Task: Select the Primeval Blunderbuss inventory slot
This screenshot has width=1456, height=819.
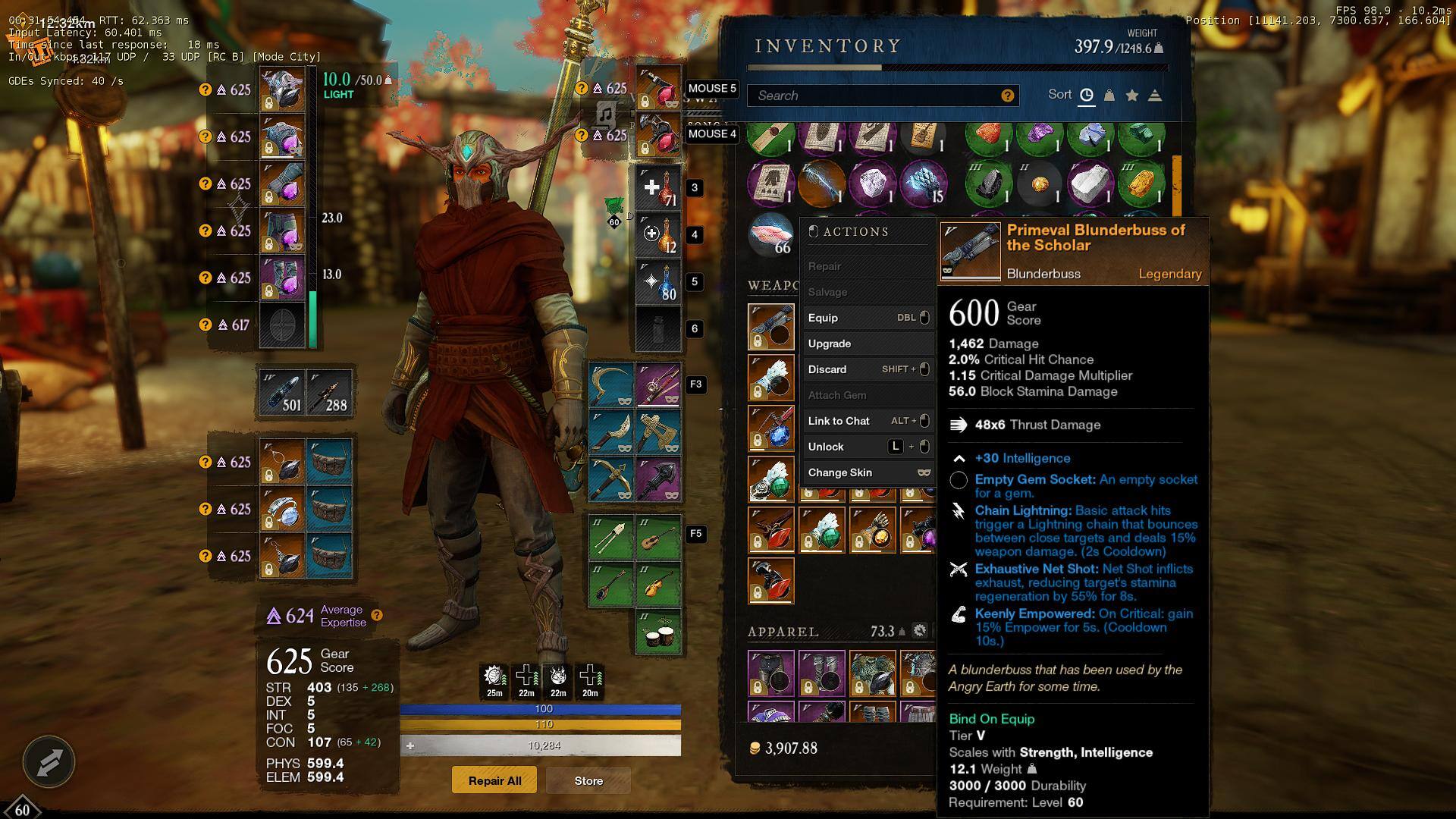Action: click(x=770, y=327)
